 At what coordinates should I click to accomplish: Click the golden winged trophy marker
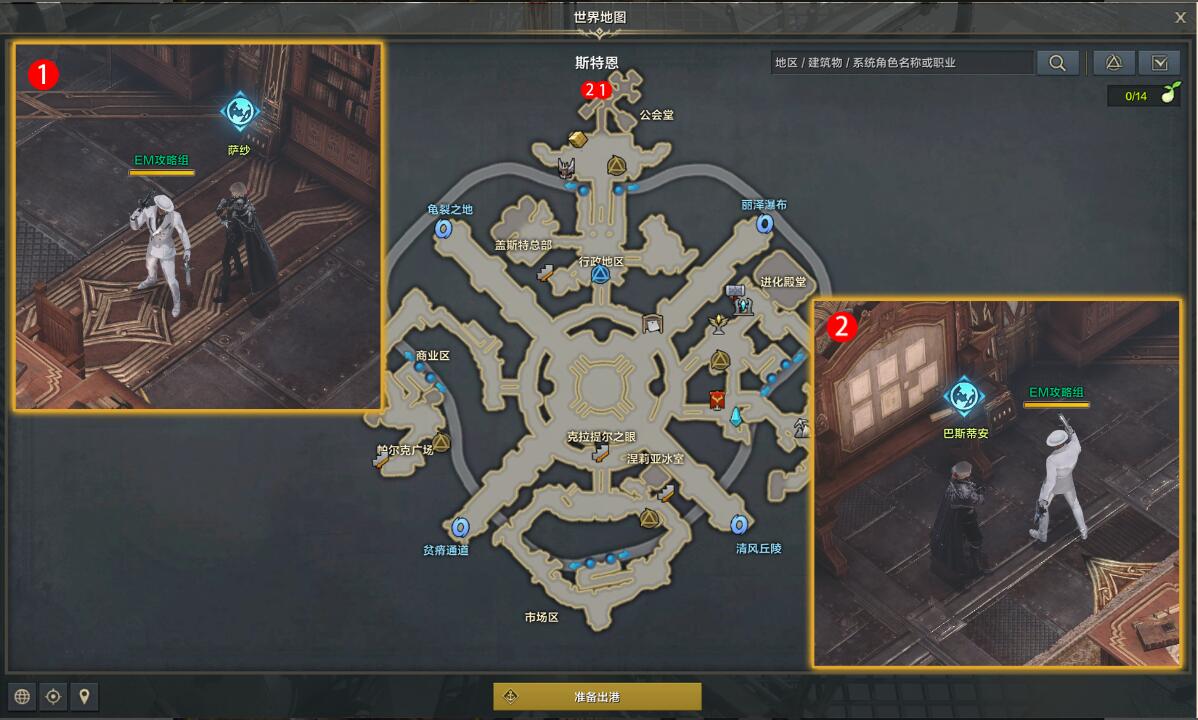coord(717,322)
